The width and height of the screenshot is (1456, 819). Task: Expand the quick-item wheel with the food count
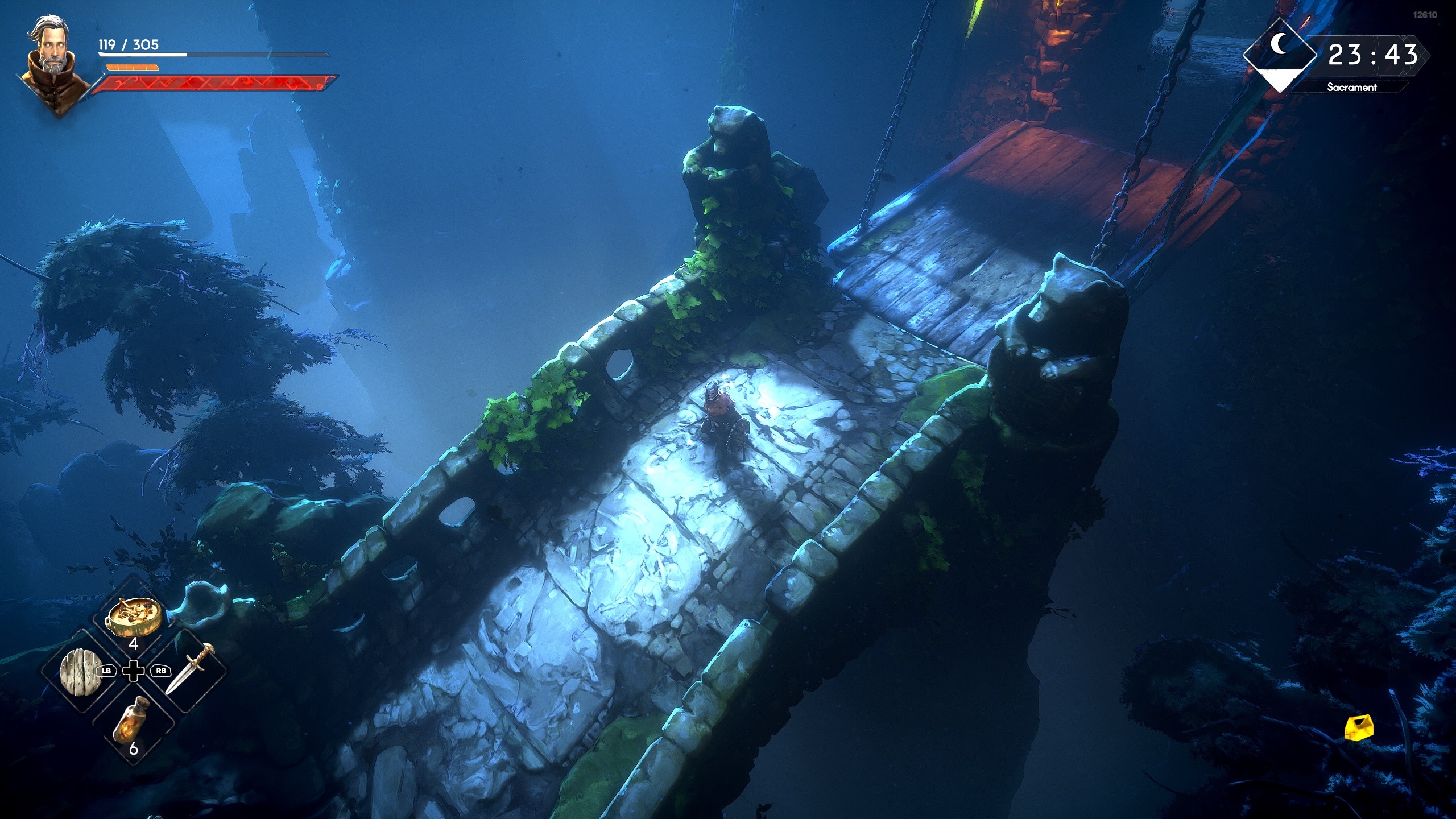click(135, 646)
